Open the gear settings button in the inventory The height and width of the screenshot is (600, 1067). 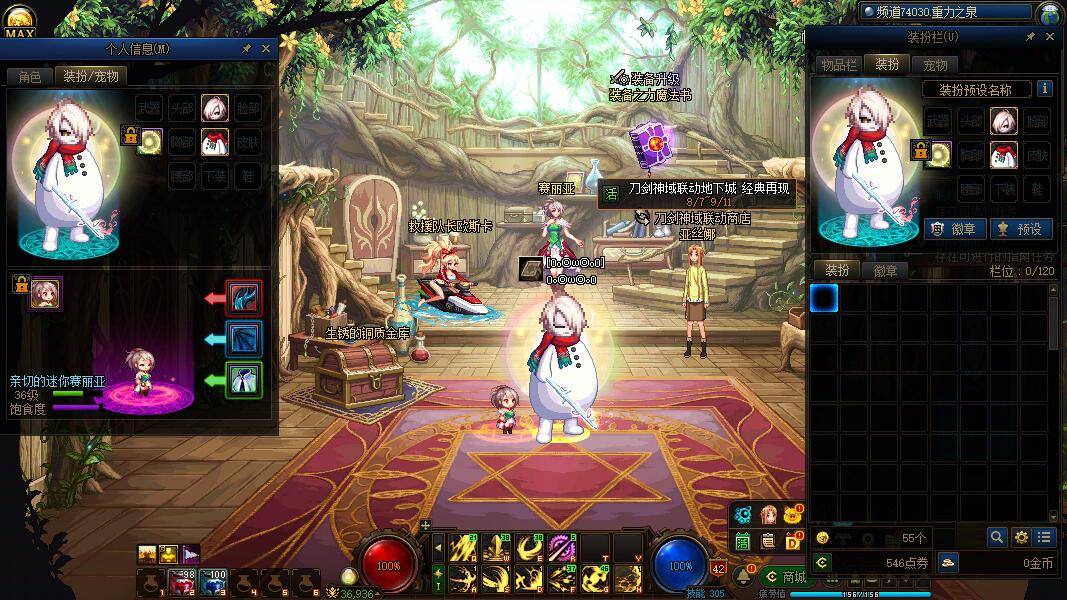click(x=1021, y=537)
